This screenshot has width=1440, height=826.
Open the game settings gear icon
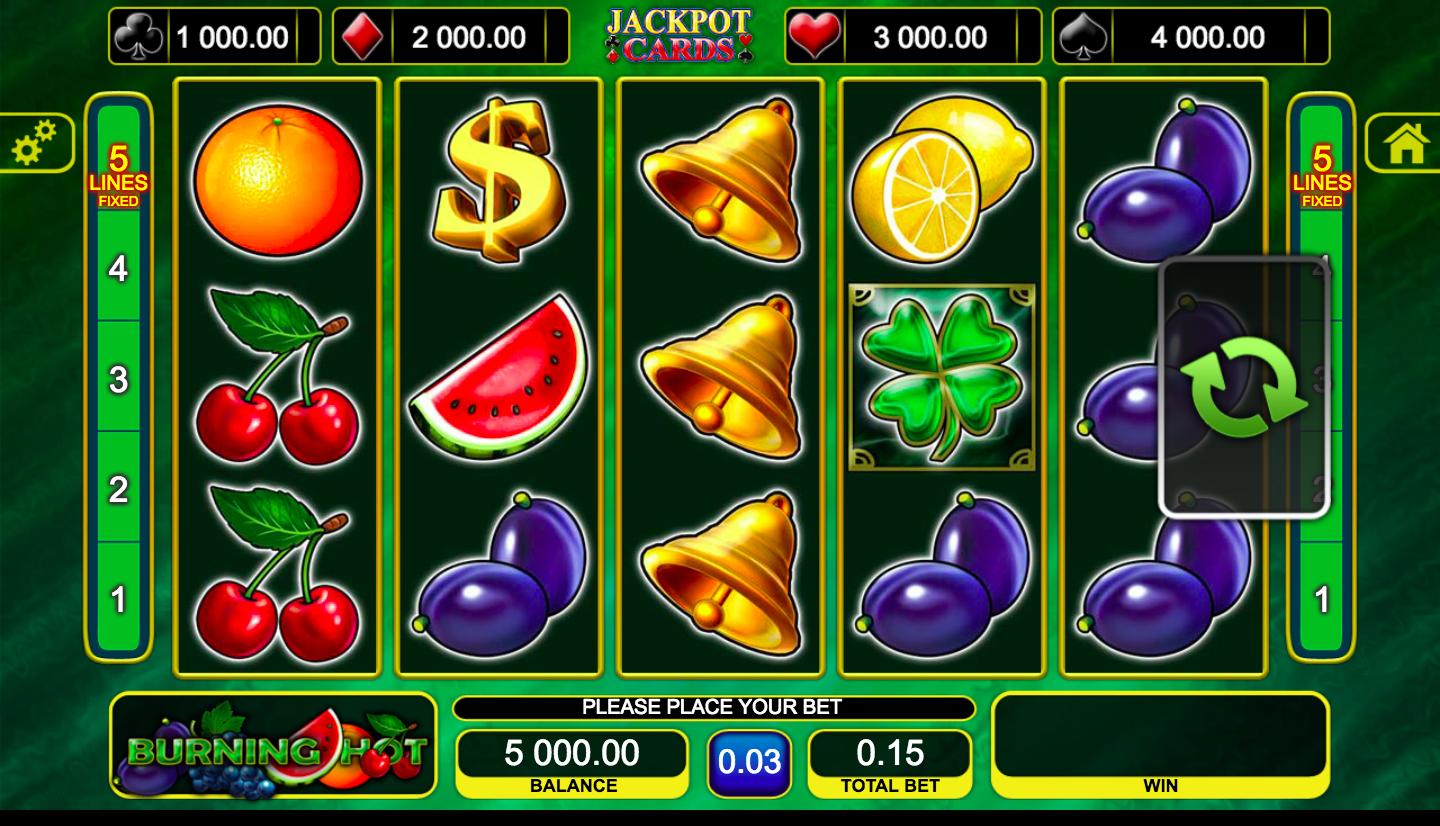(x=33, y=142)
